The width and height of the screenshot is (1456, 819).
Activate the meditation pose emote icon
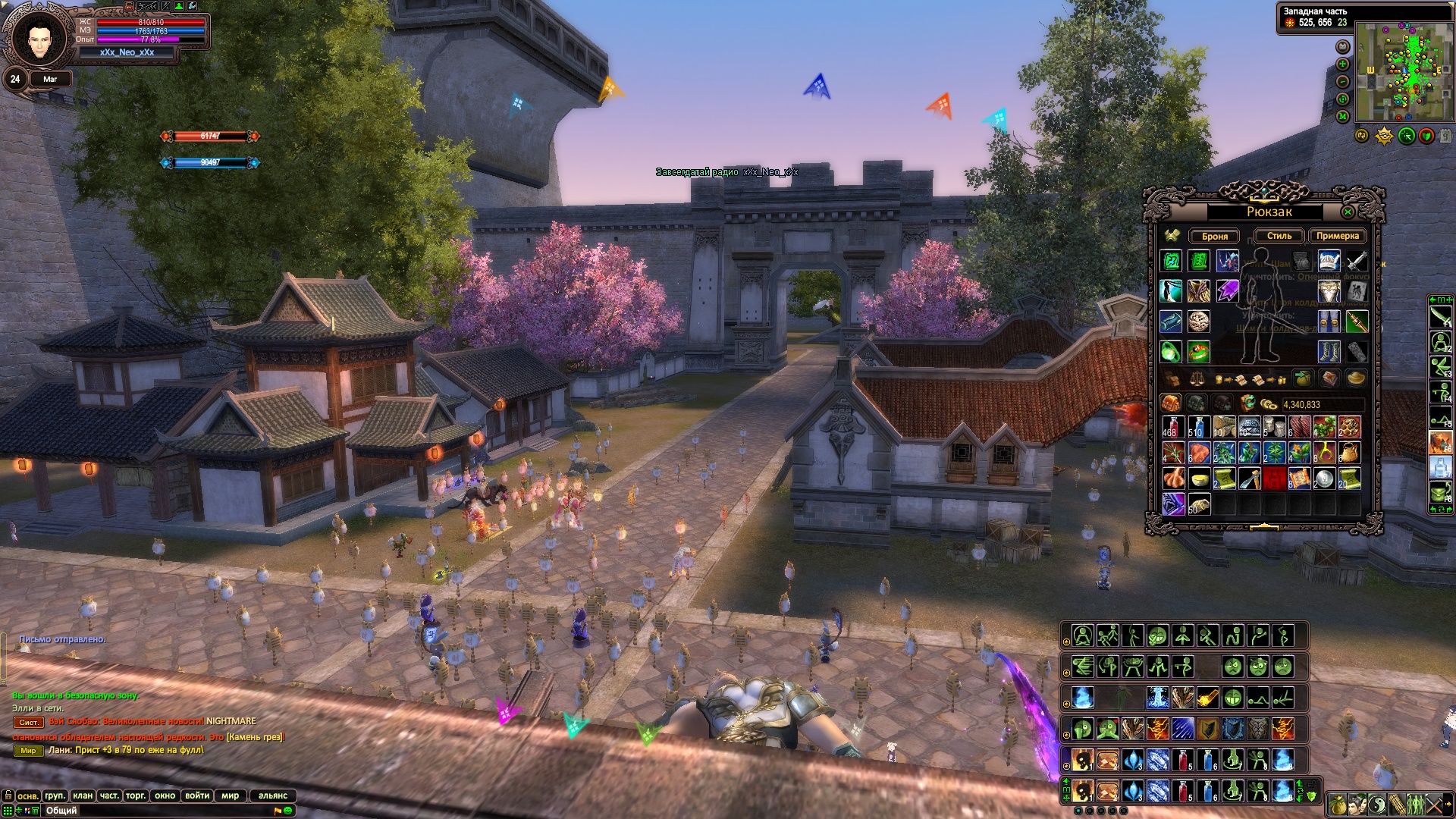(1083, 635)
